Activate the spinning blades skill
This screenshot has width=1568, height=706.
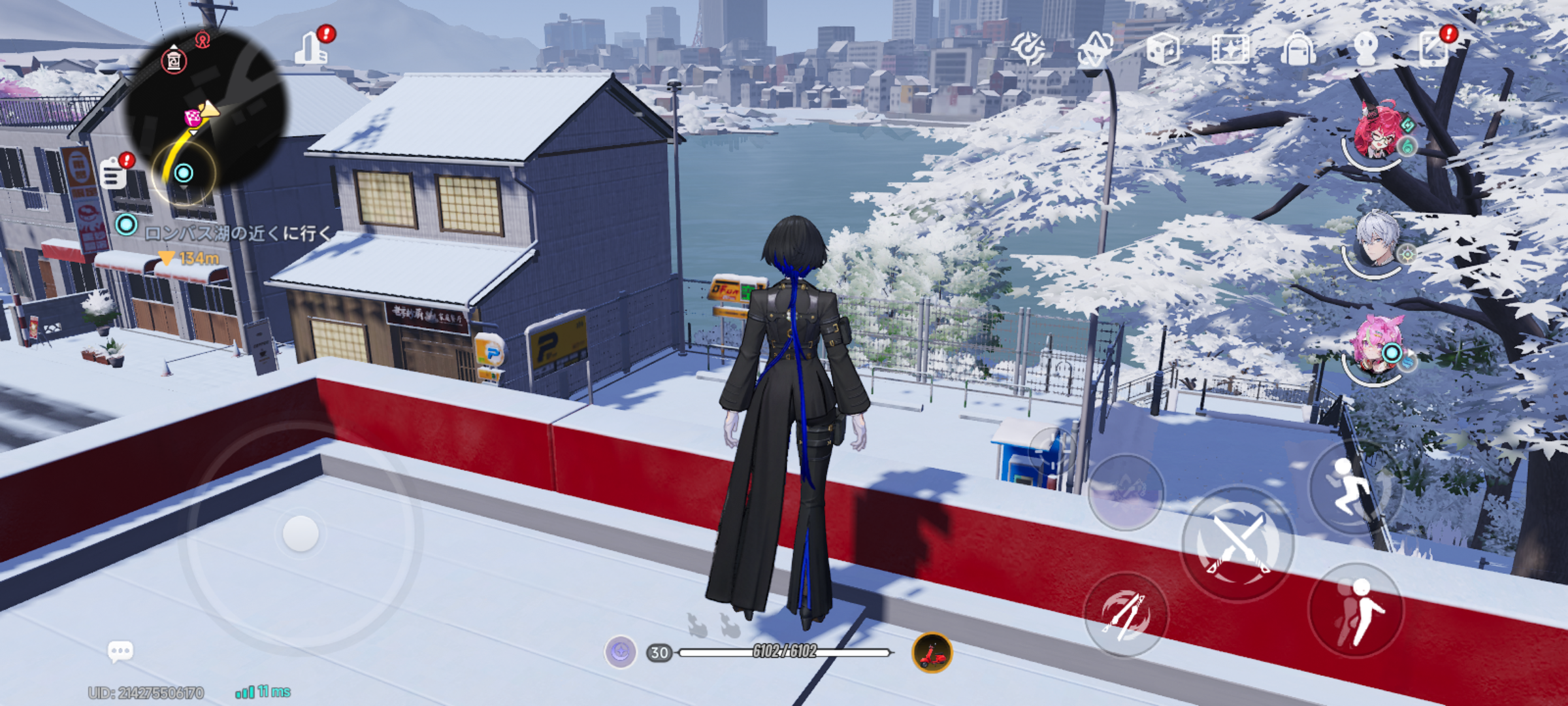click(x=1125, y=614)
